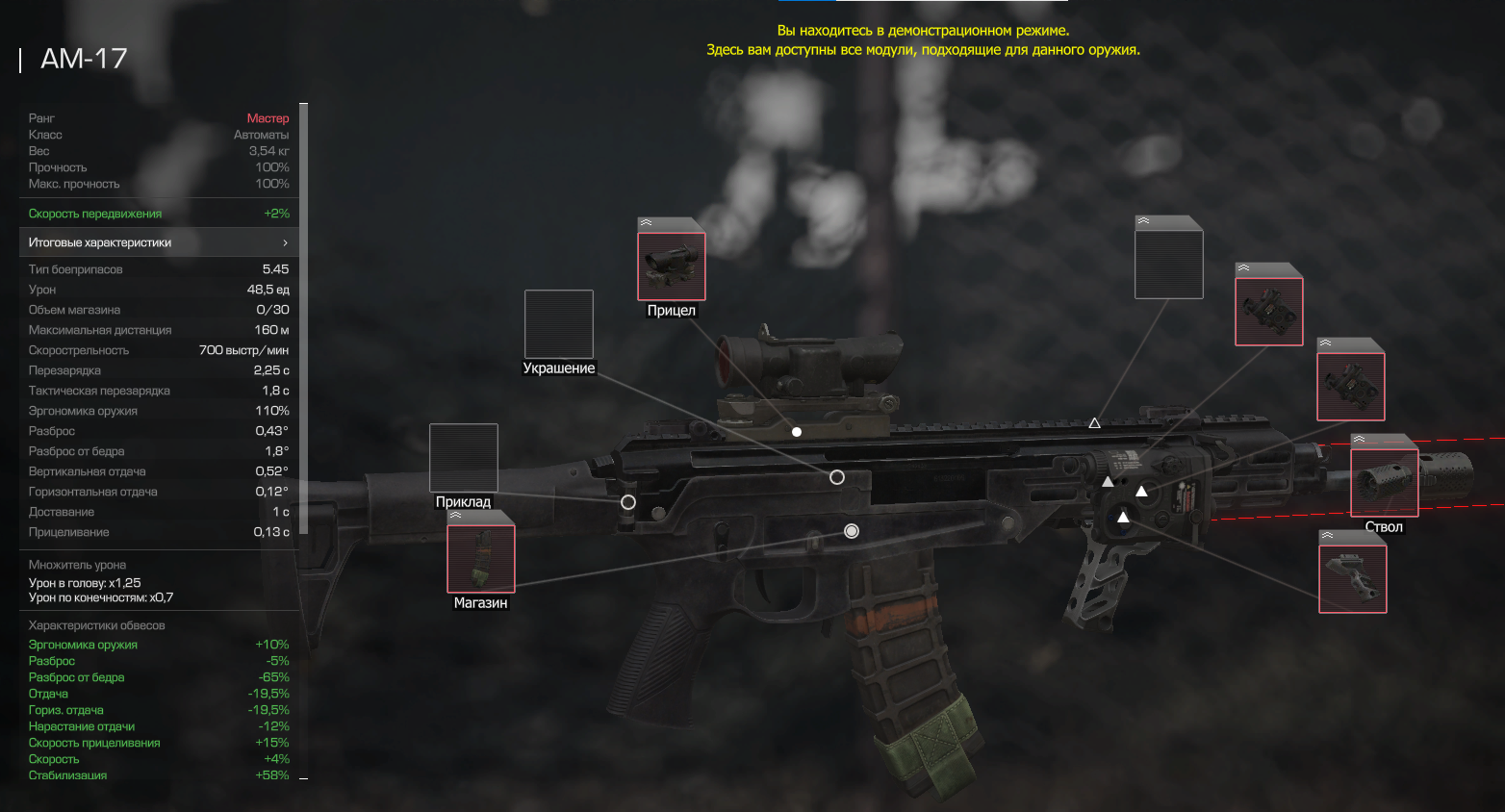
Task: Choose the empty Приклад stock slot
Action: 464,458
